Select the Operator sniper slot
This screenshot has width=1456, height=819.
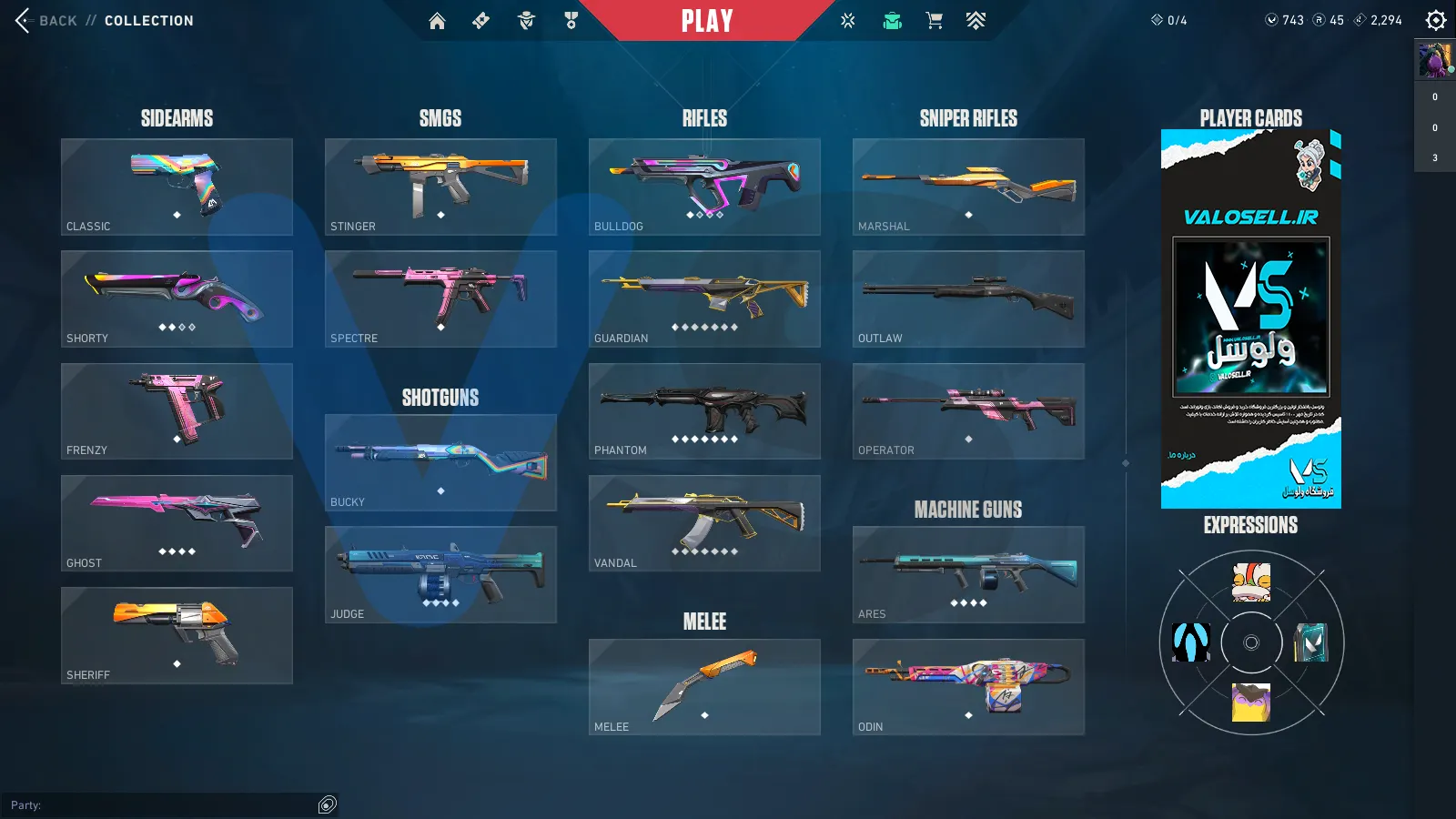tap(968, 411)
